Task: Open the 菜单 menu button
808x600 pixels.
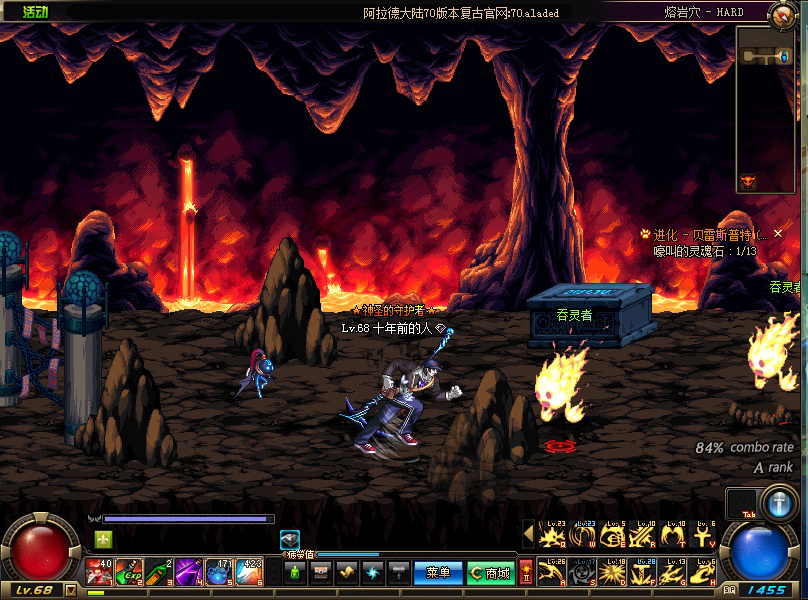Action: coord(438,573)
